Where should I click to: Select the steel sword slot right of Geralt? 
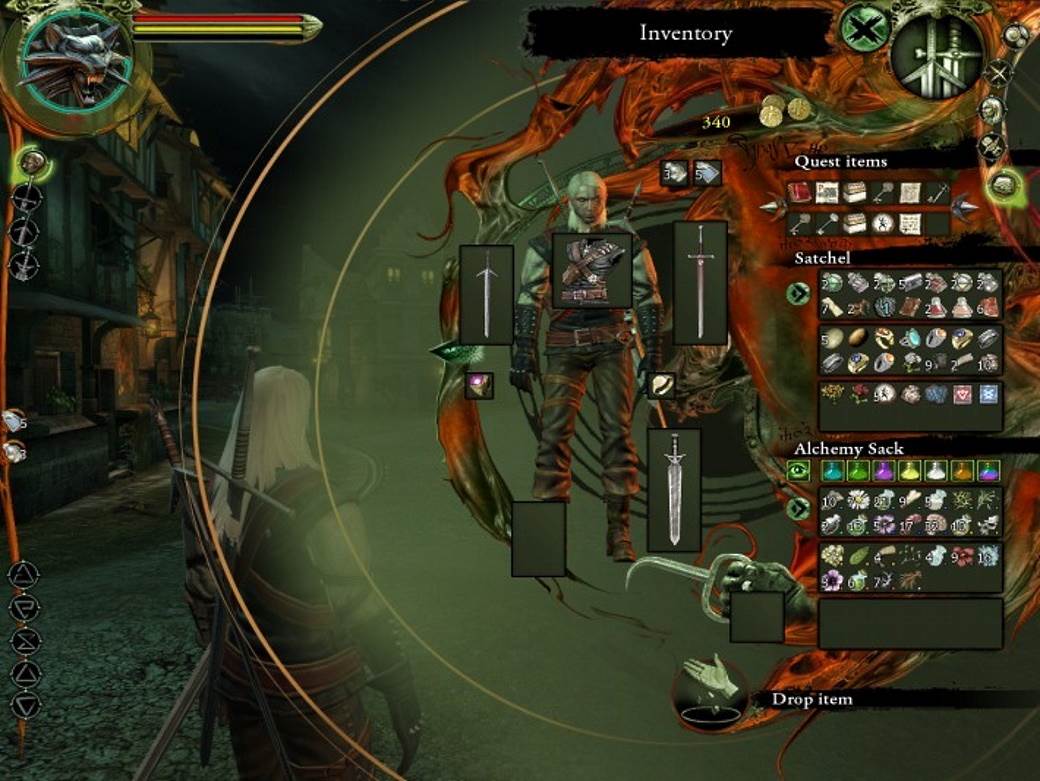pyautogui.click(x=699, y=283)
